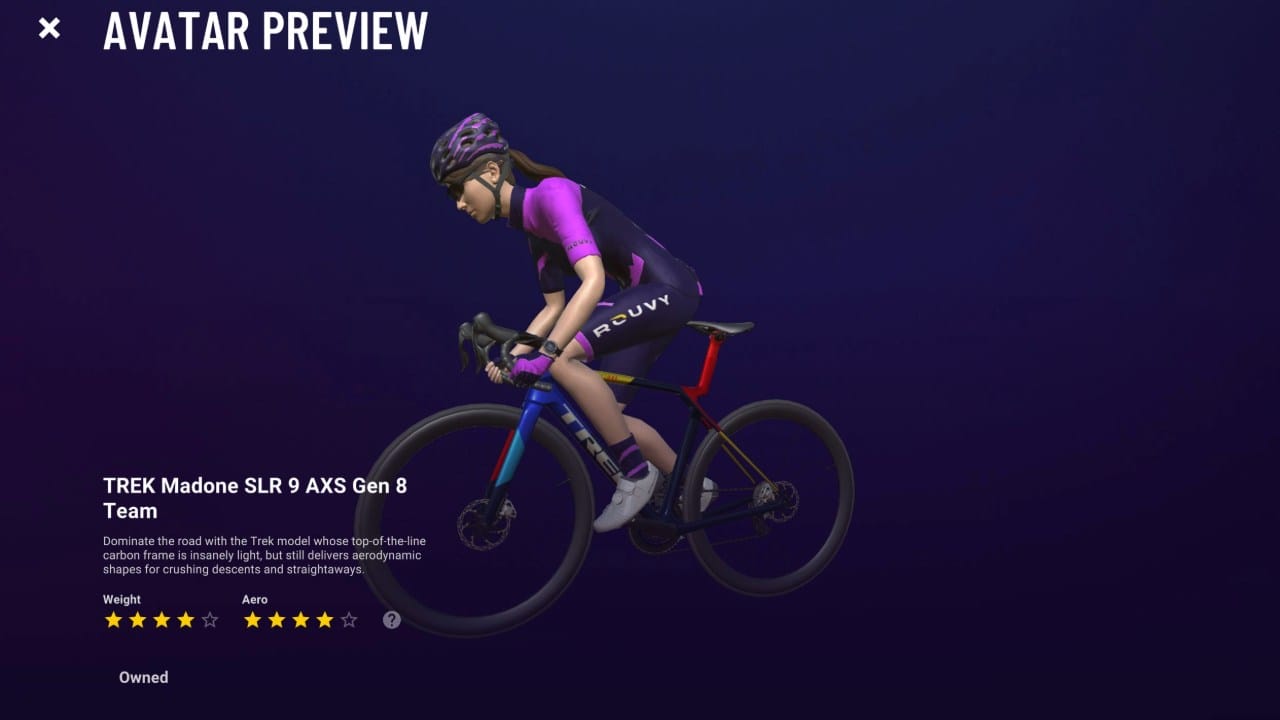Screen dimensions: 1280x720
Task: Select the third Aero star
Action: (300, 620)
